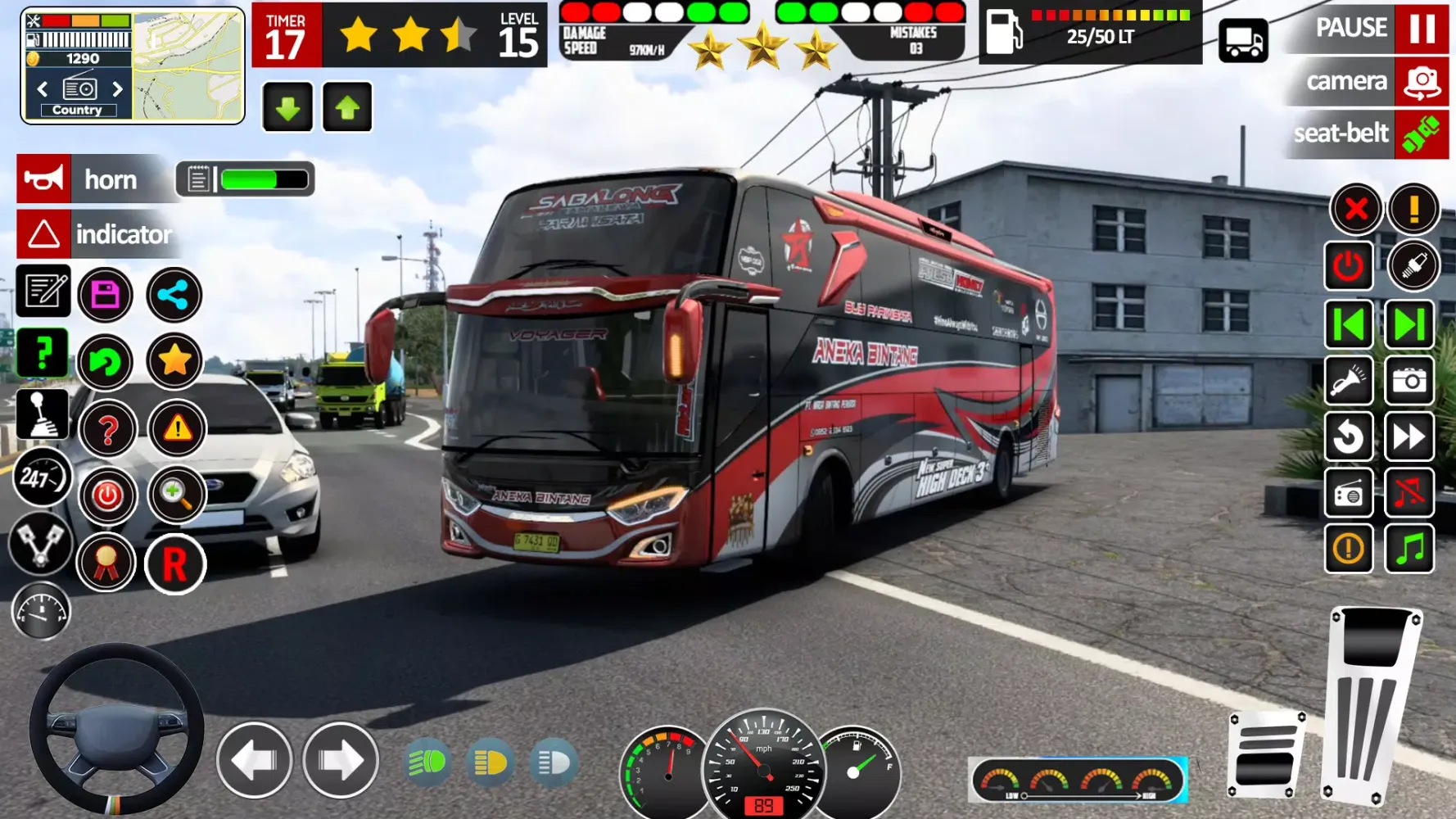Click the green down arrow button
The height and width of the screenshot is (819, 1456).
[x=287, y=107]
